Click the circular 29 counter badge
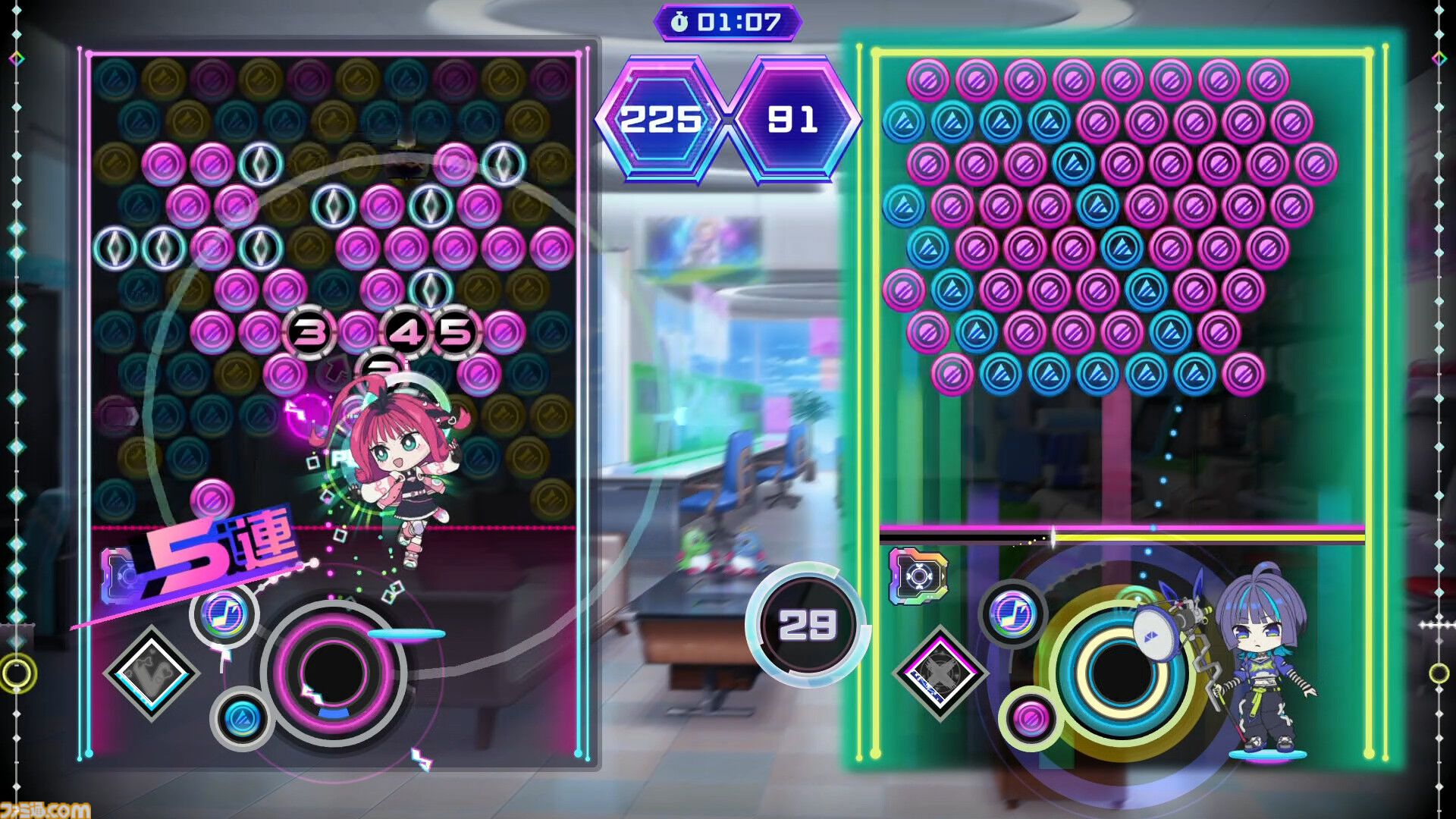The height and width of the screenshot is (819, 1456). pos(806,626)
